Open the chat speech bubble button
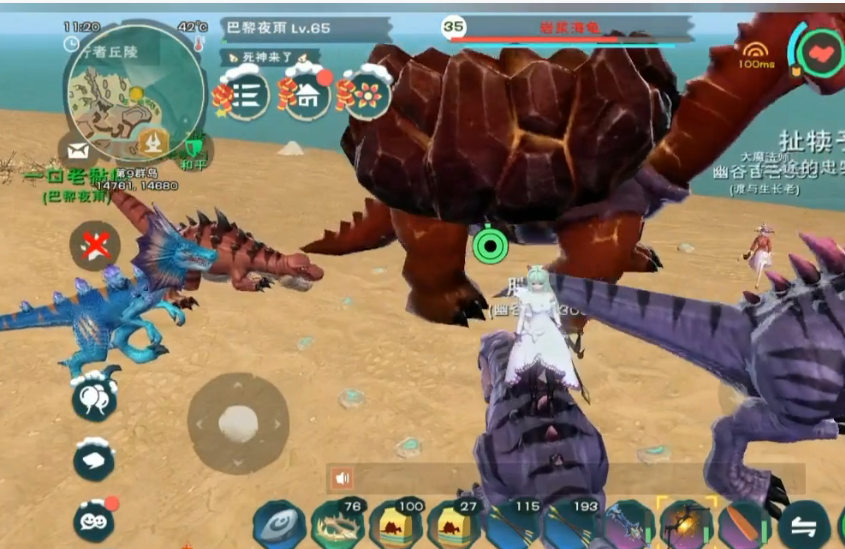 [95, 459]
